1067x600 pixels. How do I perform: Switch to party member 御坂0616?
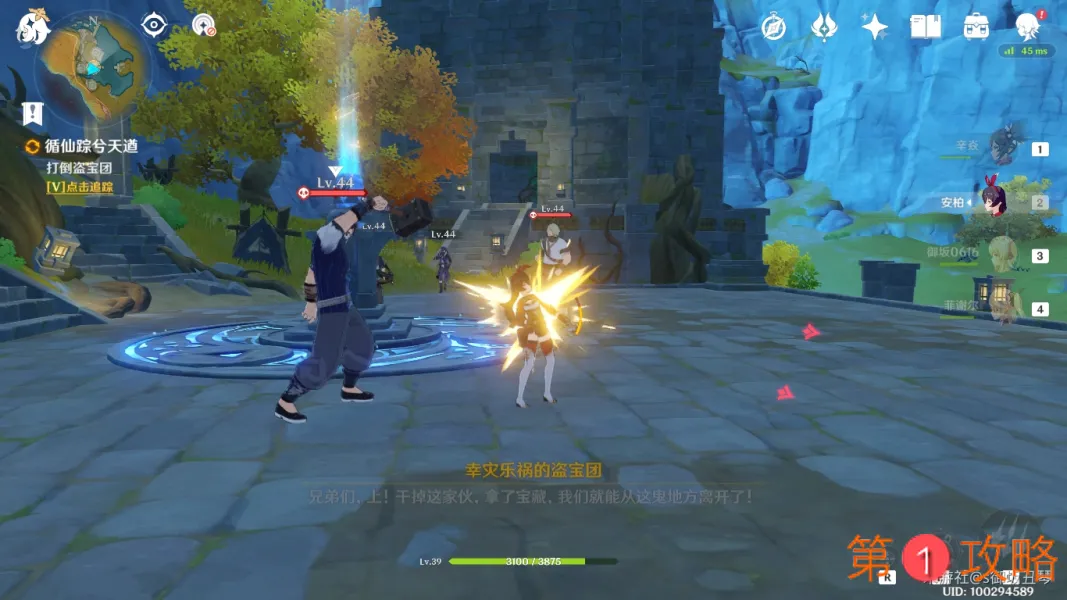pyautogui.click(x=1003, y=255)
